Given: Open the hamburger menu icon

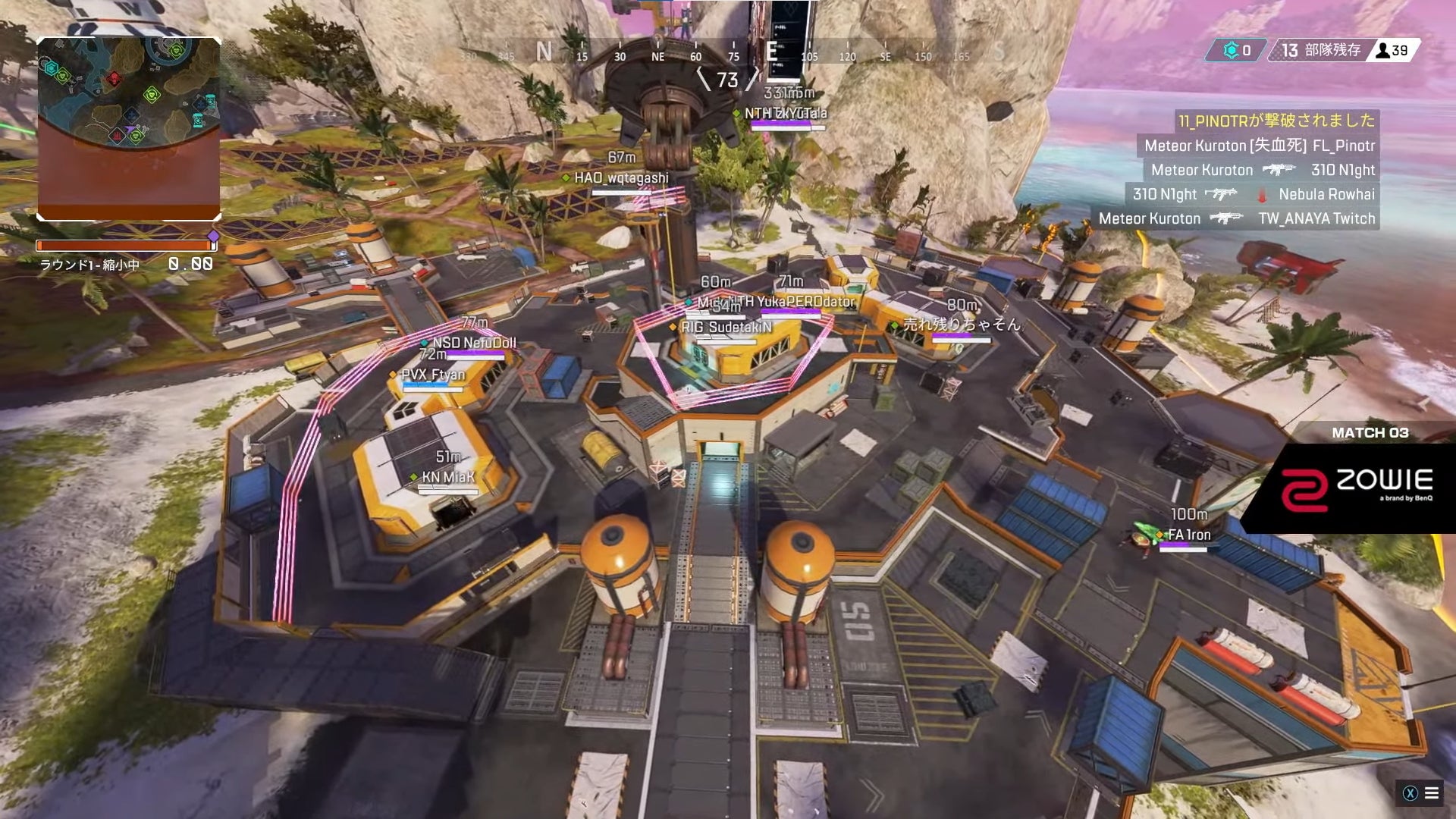Looking at the screenshot, I should (x=1432, y=793).
